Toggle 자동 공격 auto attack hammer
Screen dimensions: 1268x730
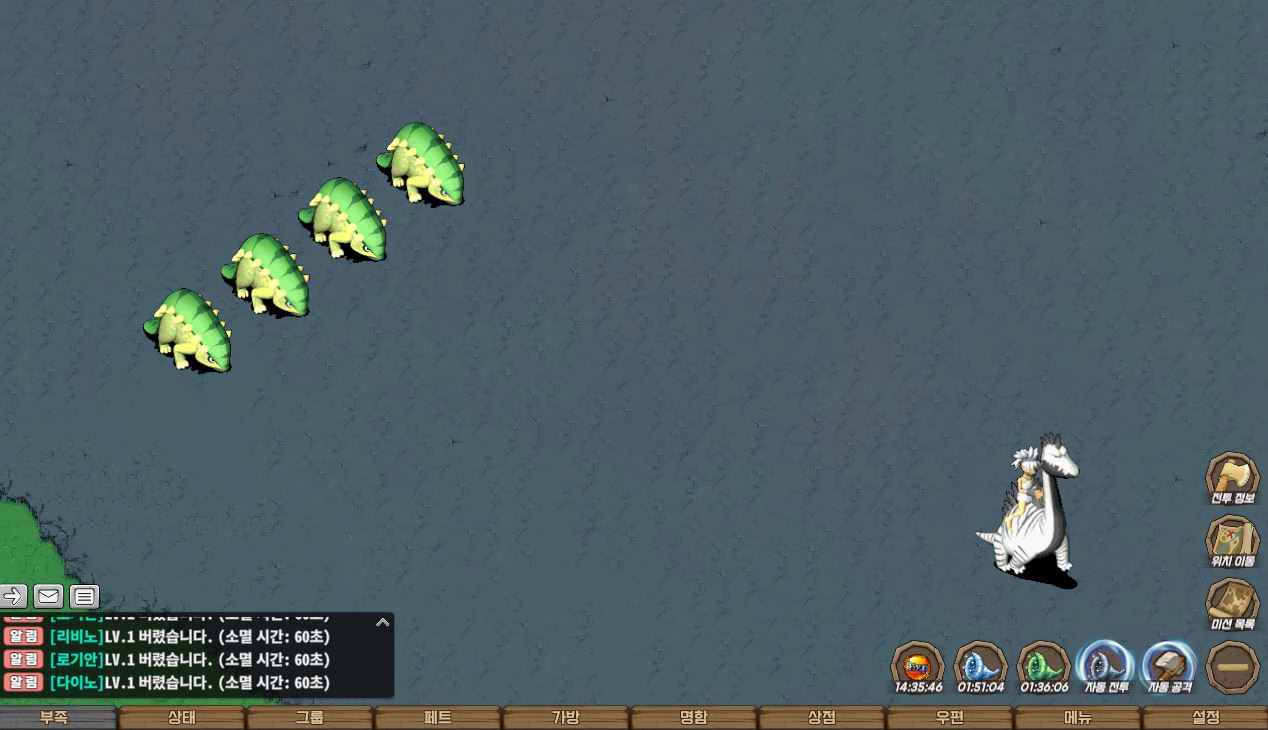point(1169,666)
